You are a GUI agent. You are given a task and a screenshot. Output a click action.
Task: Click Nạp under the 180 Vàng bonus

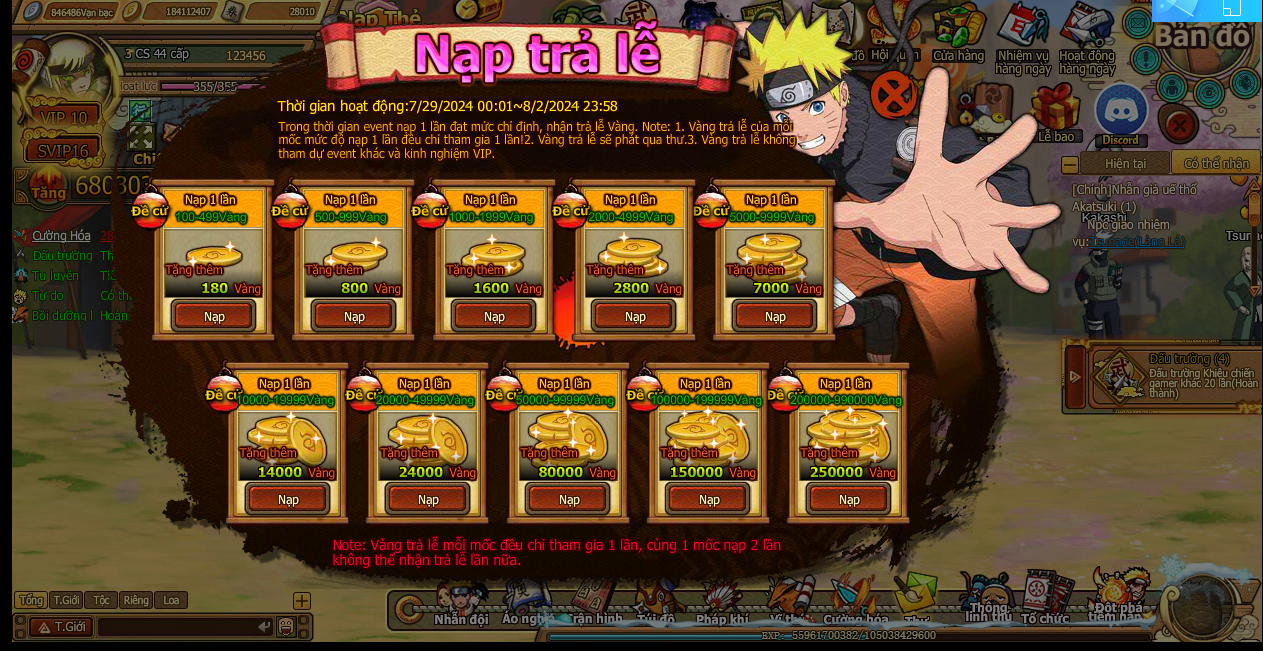[x=214, y=316]
